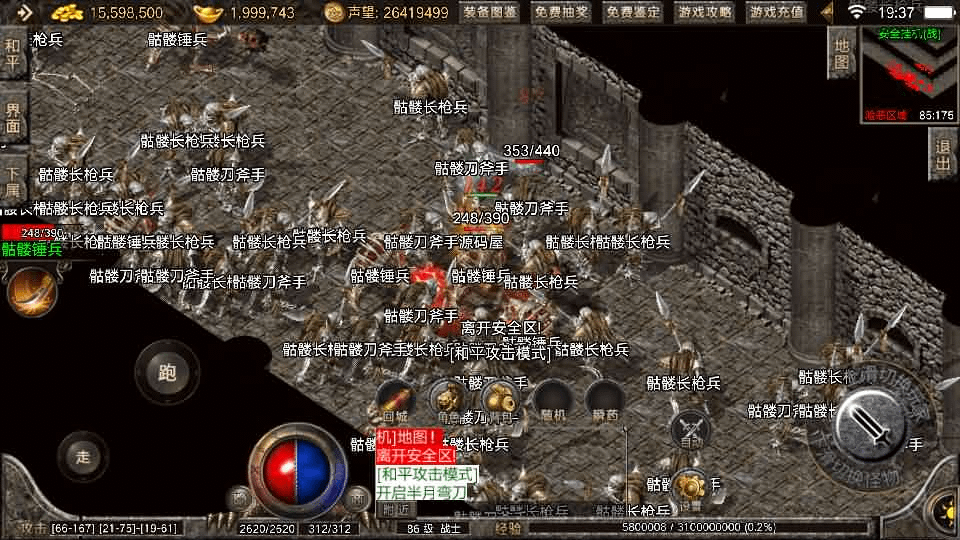
Task: Open the minimap in the corner
Action: pos(907,72)
